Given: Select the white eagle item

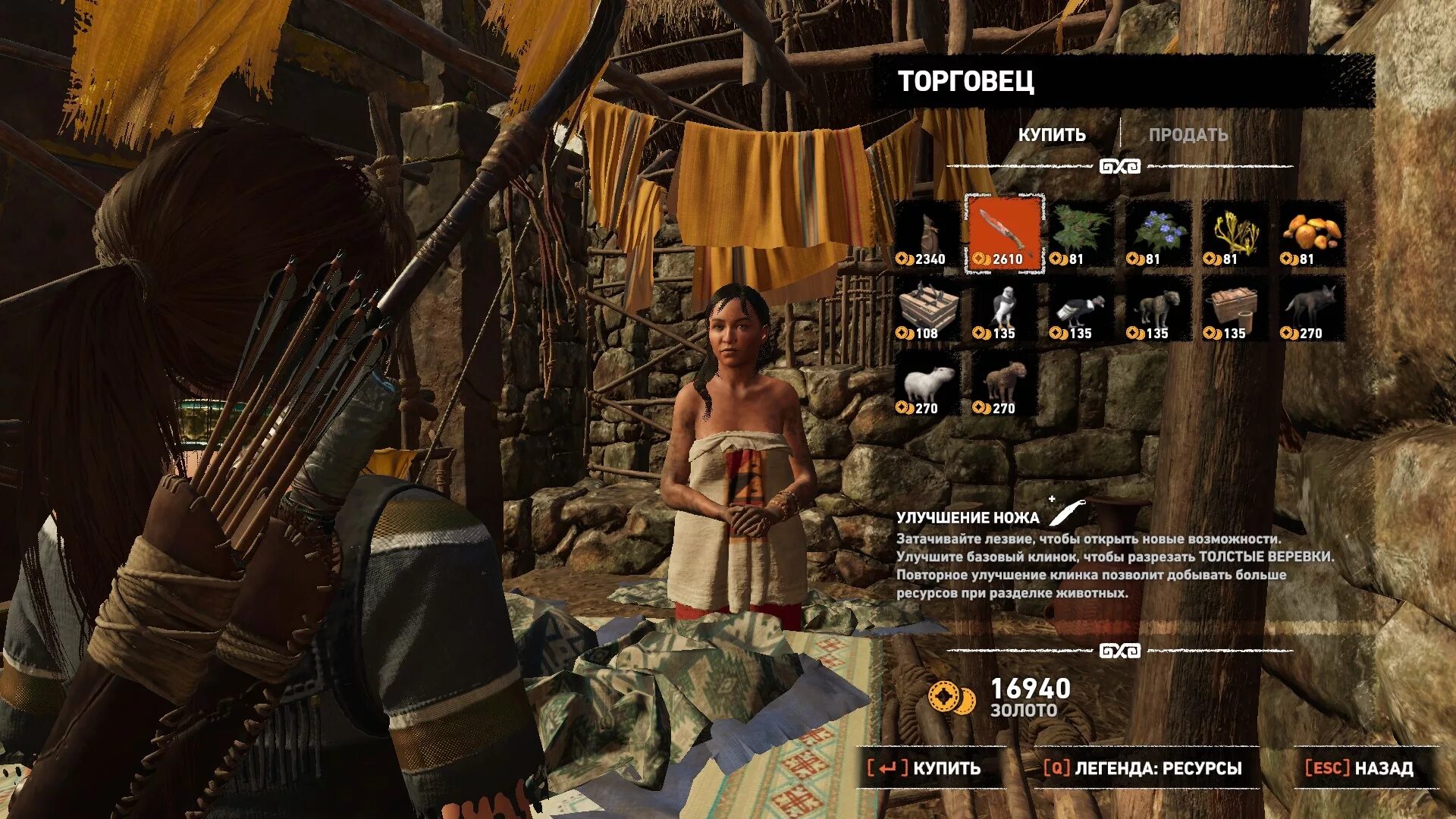Looking at the screenshot, I should point(1004,309).
